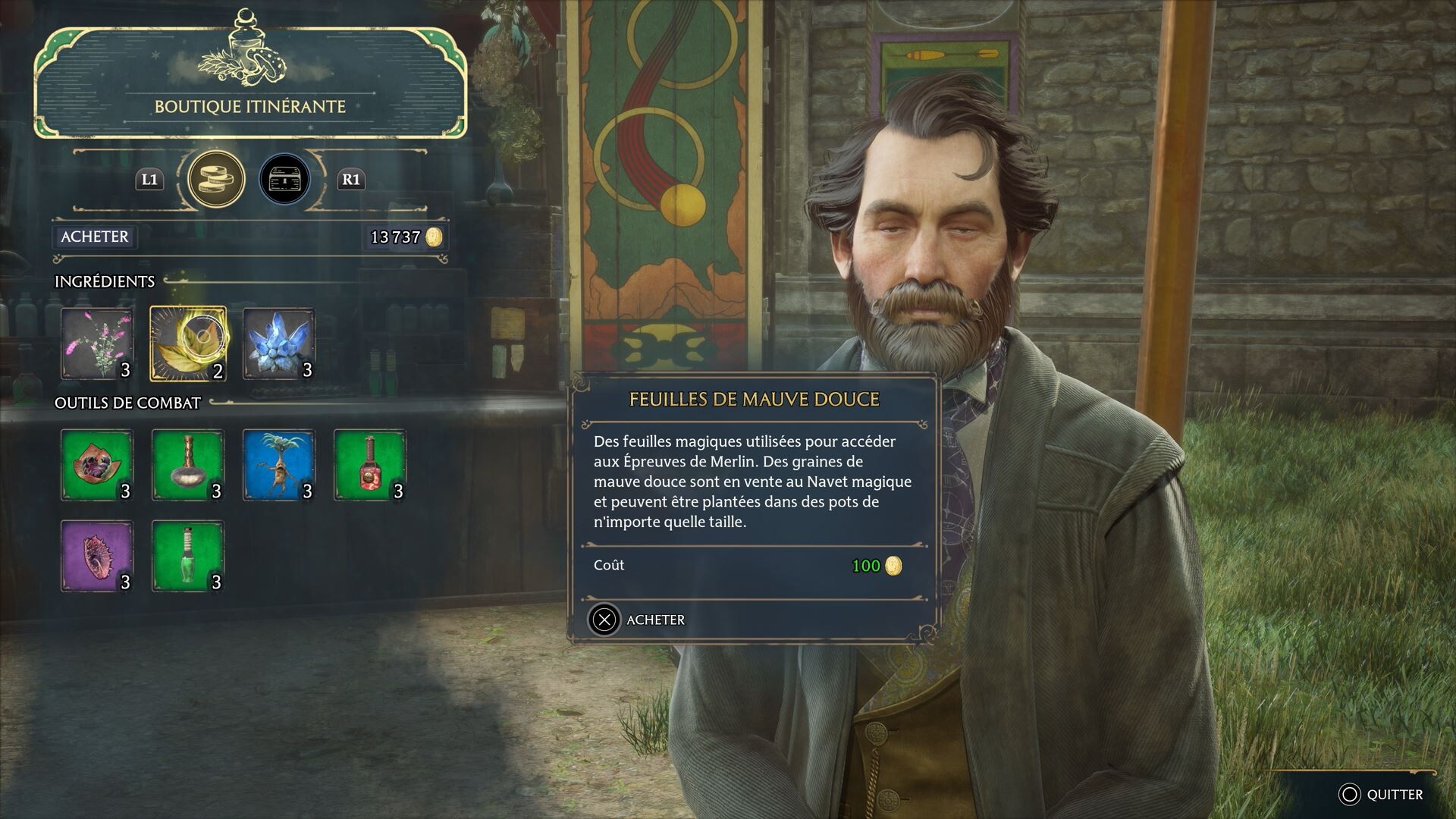Choose the red potion bottle
This screenshot has width=1456, height=819.
pos(370,465)
